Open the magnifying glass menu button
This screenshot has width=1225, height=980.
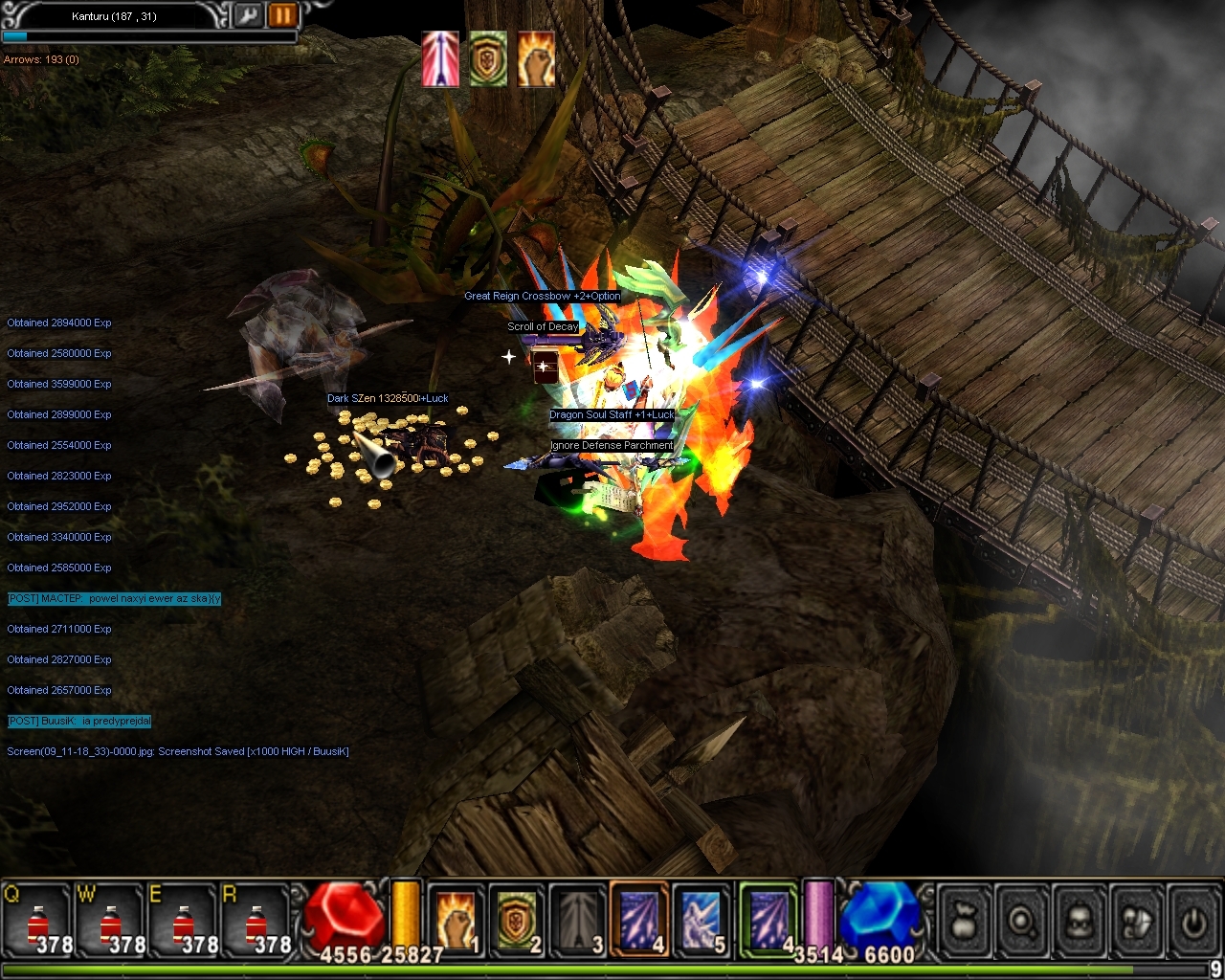click(x=1023, y=921)
